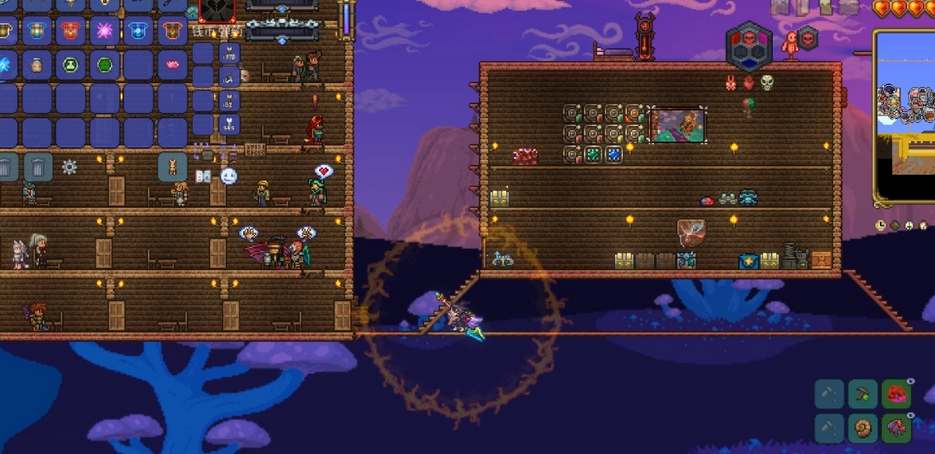935x454 pixels.
Task: Select the red lips accessory slot
Action: tap(895, 393)
